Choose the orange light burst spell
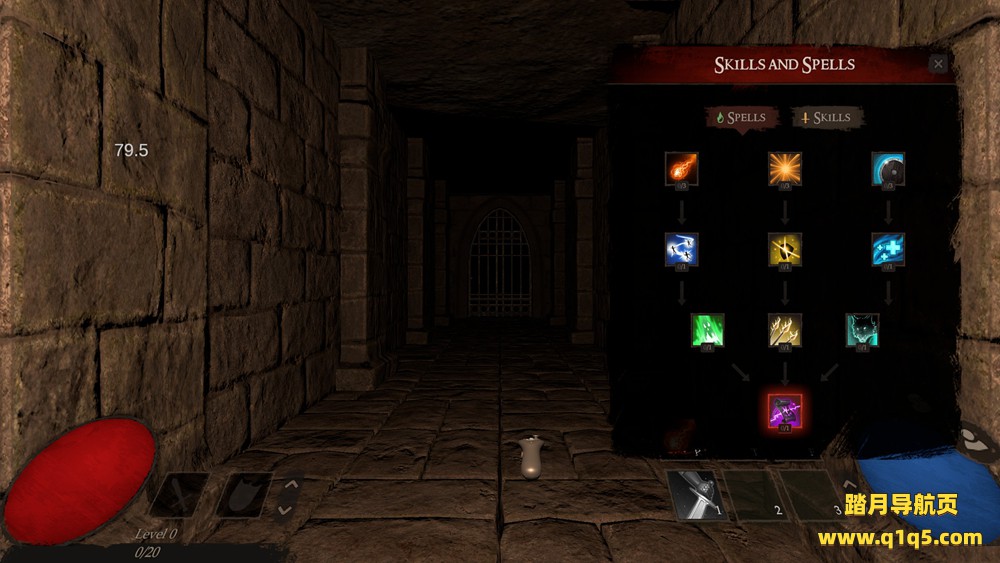 (785, 169)
